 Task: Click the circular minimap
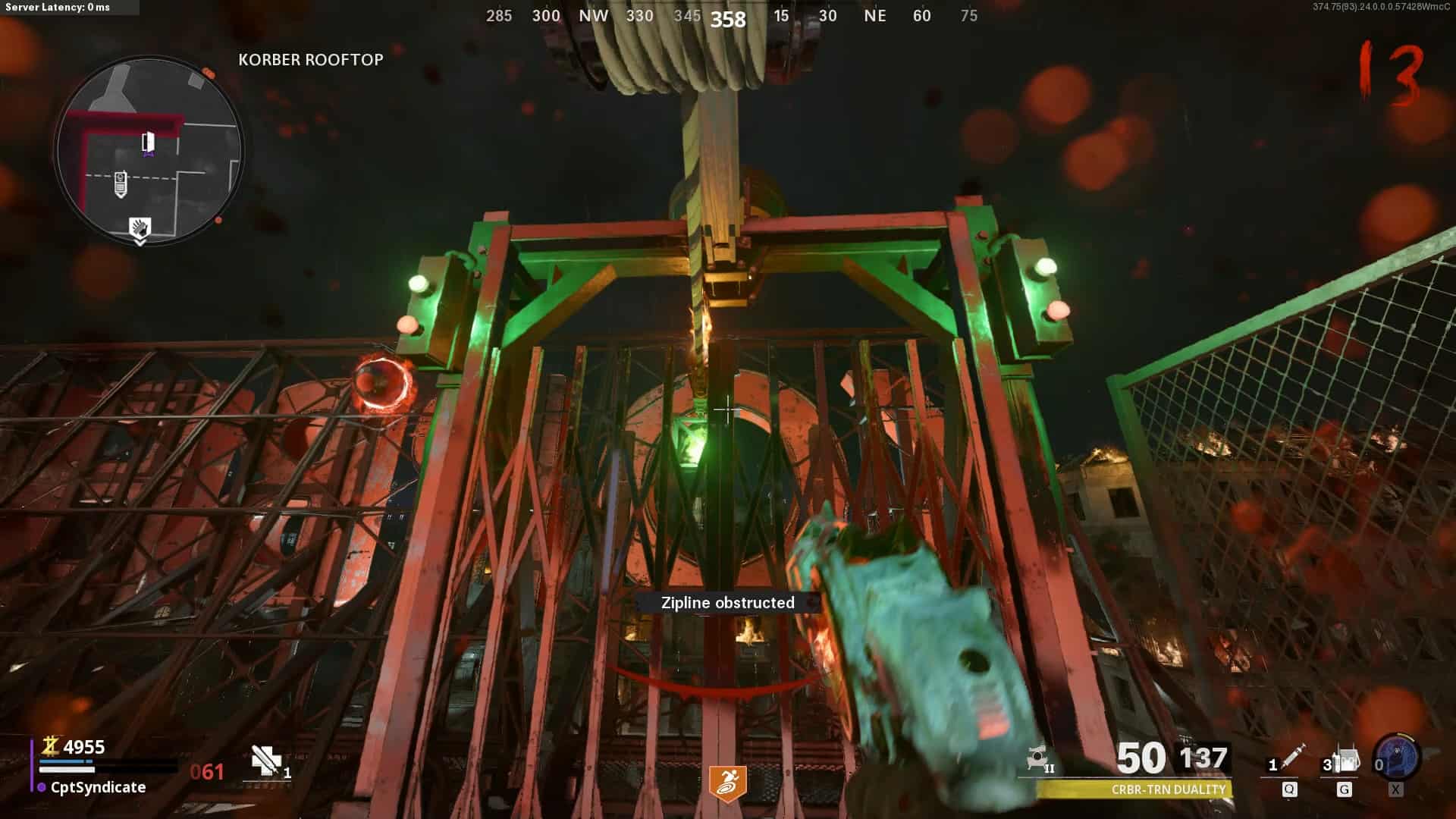[149, 150]
